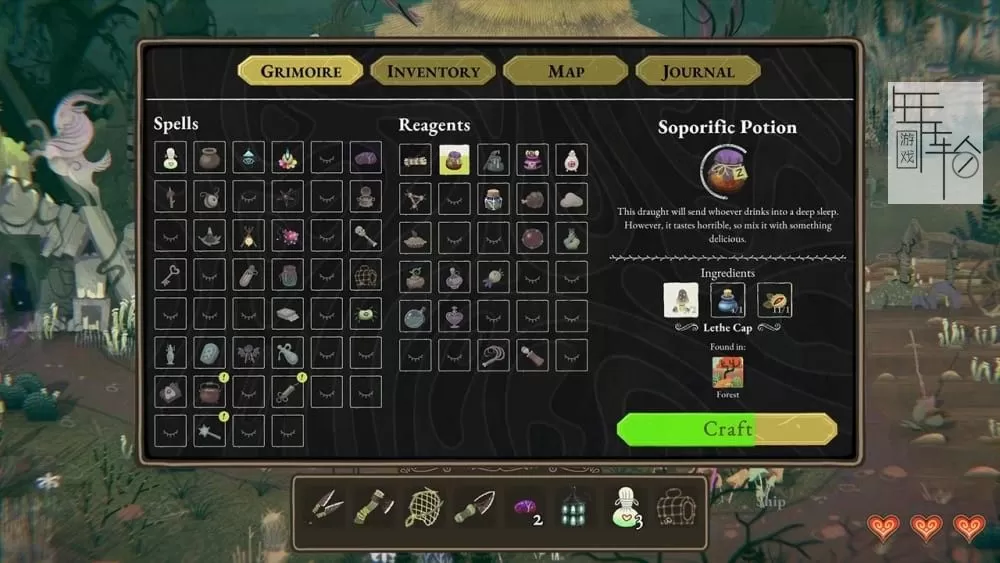Show the Map tab

(x=566, y=71)
